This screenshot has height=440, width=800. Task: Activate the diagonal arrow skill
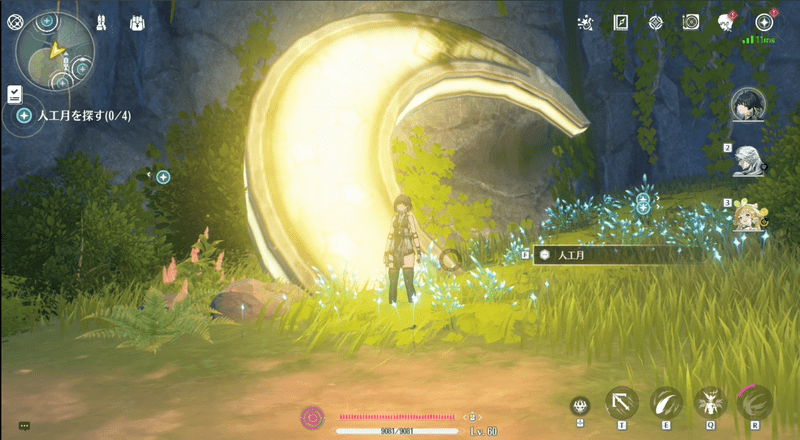tap(623, 402)
